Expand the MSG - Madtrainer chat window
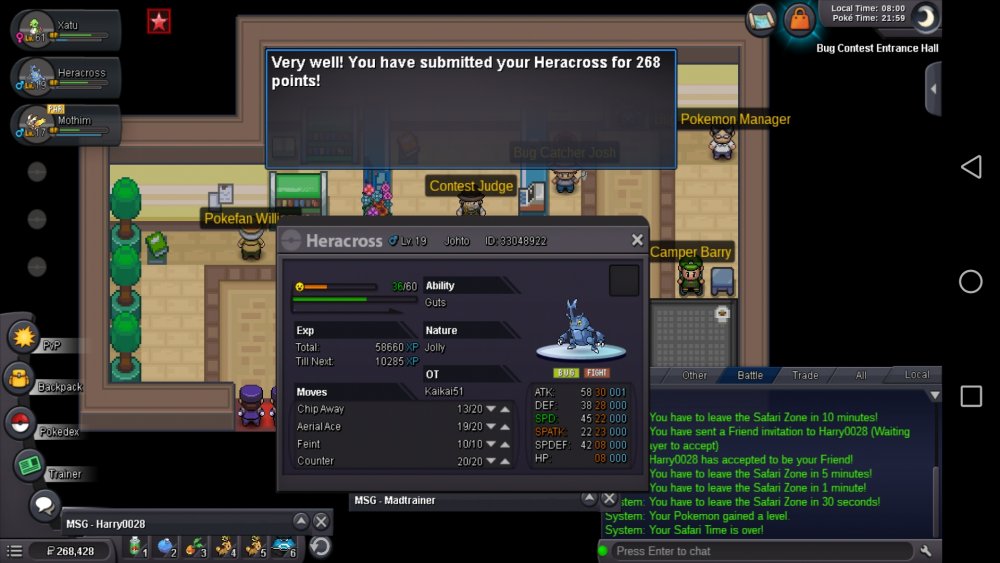Screen dimensions: 1000x563 point(588,499)
